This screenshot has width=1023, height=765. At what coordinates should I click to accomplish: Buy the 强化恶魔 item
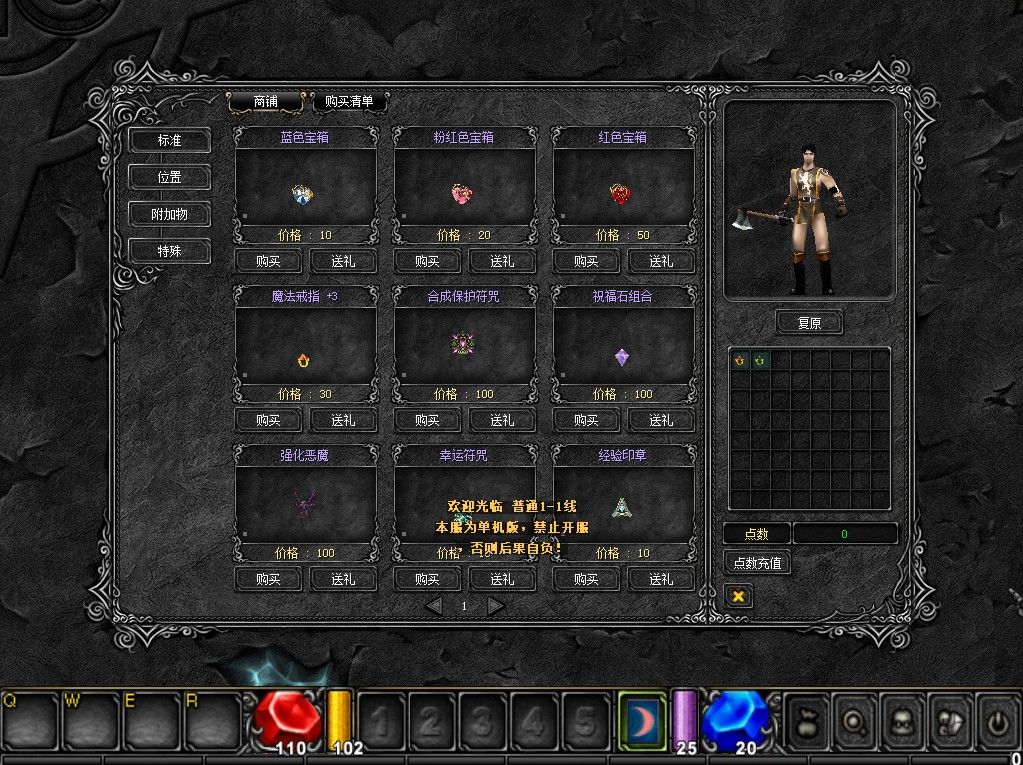tap(268, 579)
